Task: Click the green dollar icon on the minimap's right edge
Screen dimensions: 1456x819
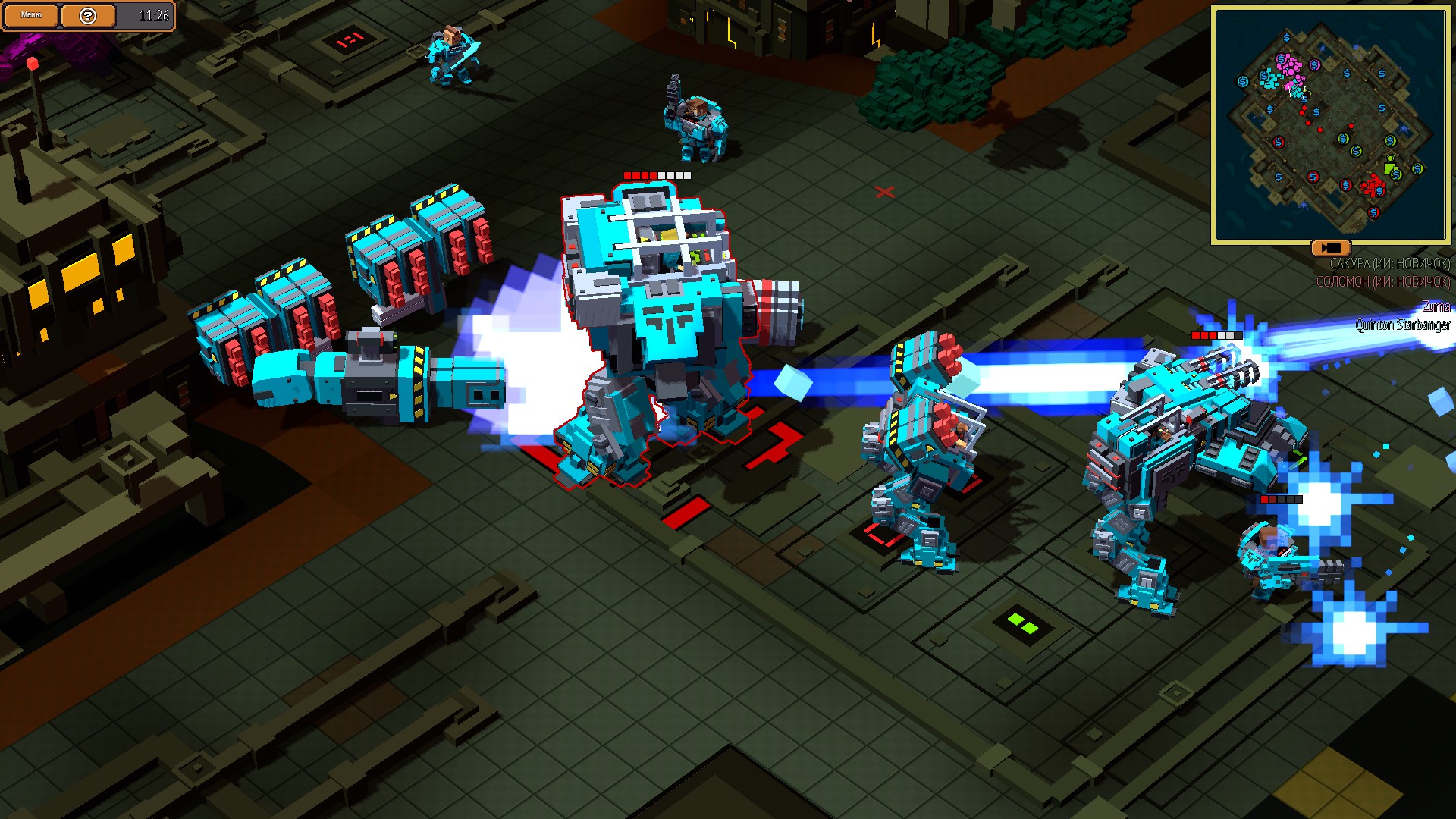Action: [1417, 169]
